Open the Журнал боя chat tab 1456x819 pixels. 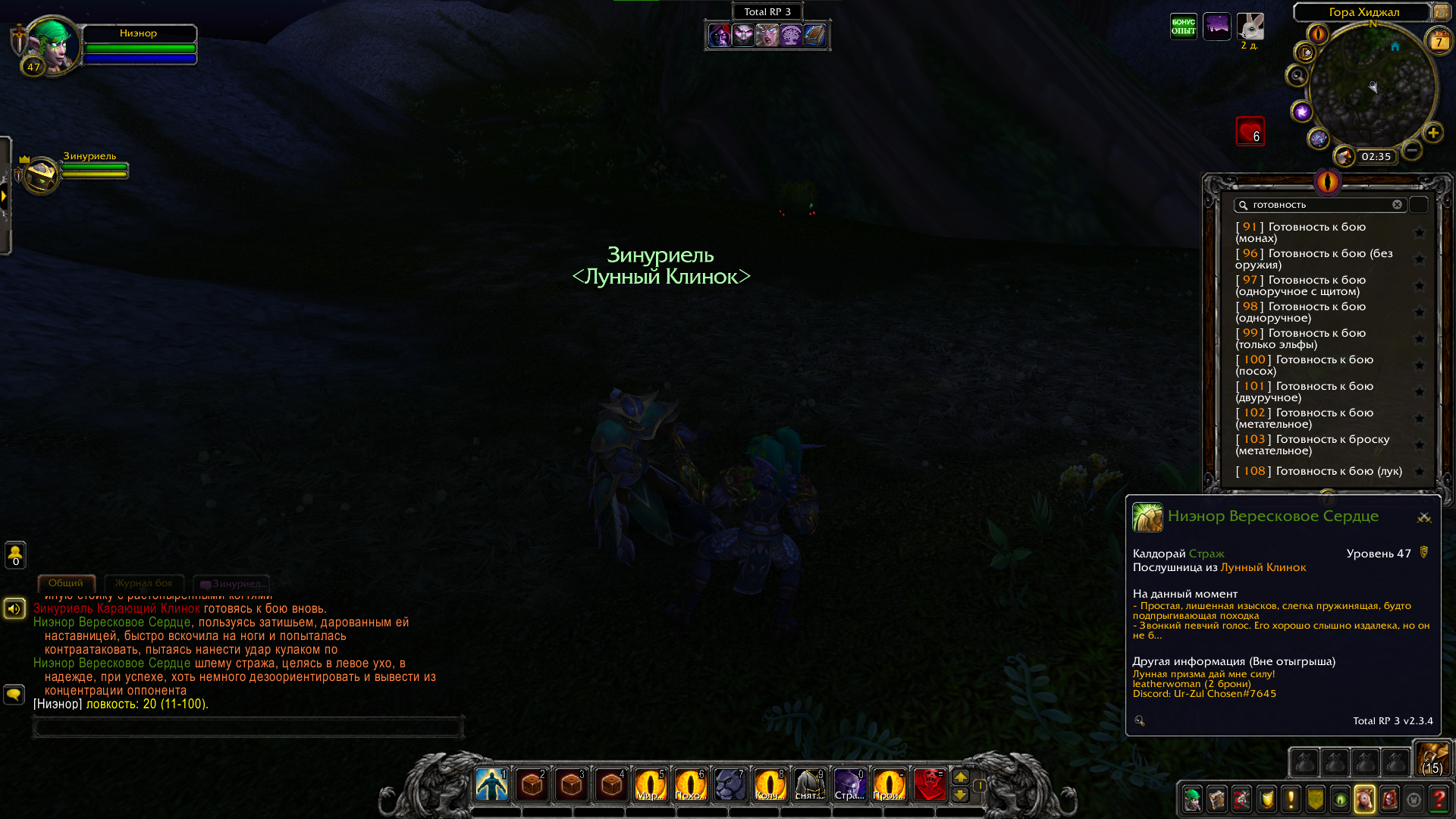point(143,583)
